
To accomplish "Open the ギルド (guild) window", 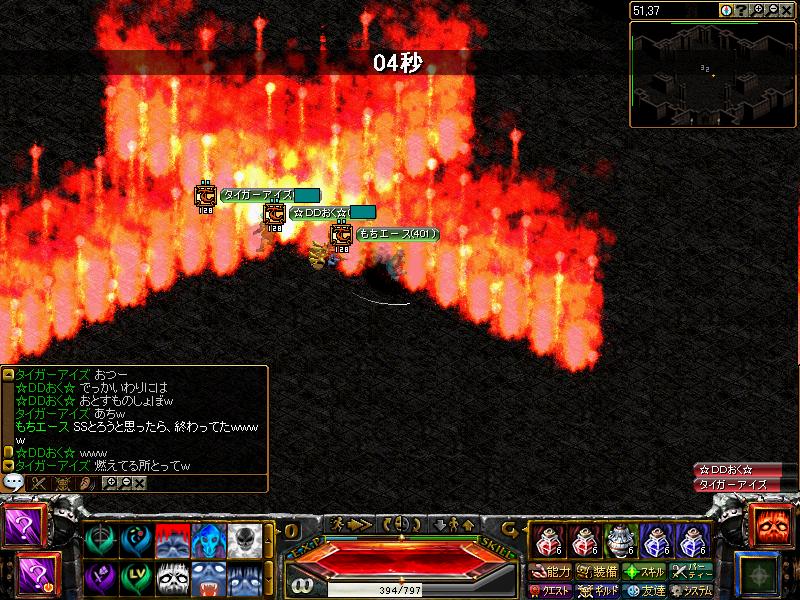I will pos(598,590).
